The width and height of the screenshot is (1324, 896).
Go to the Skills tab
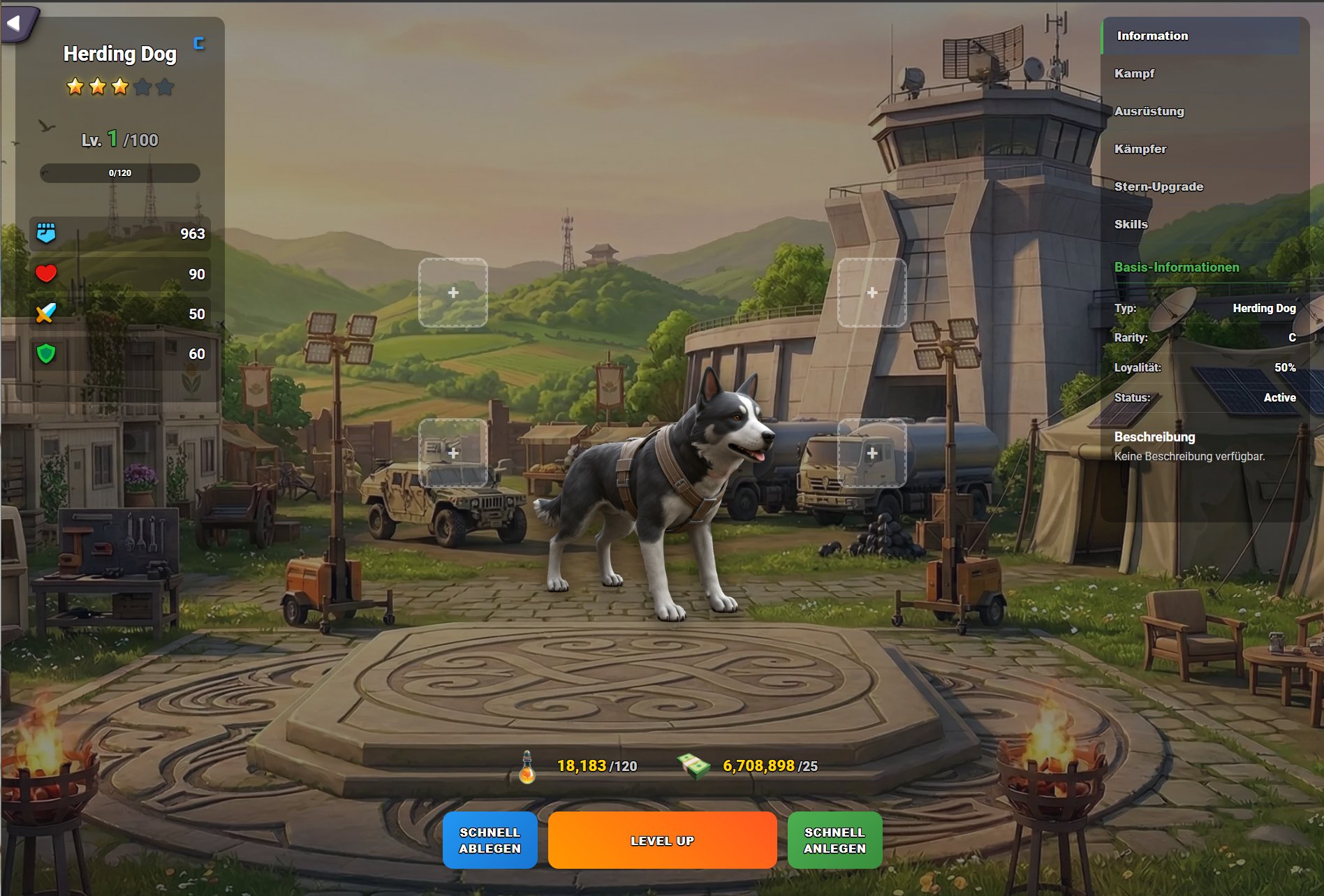coord(1131,225)
